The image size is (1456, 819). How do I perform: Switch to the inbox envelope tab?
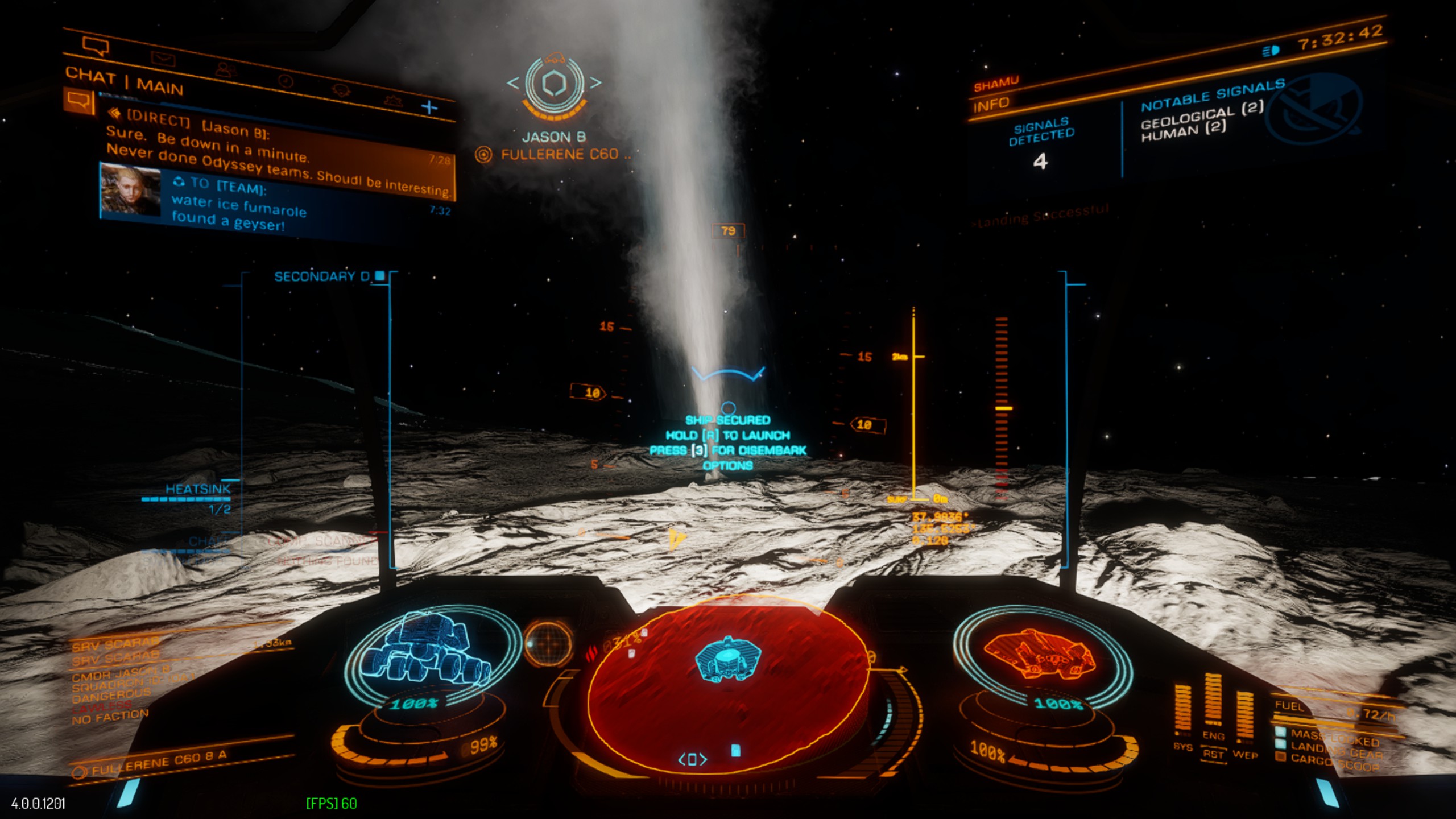(x=163, y=58)
